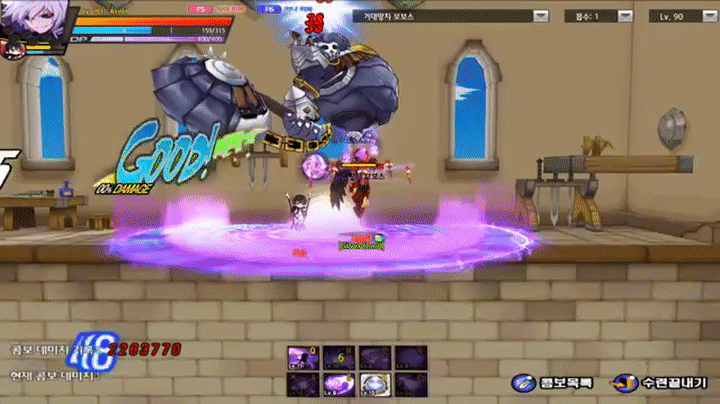
Task: Open the monster selection dropdown
Action: click(x=540, y=16)
